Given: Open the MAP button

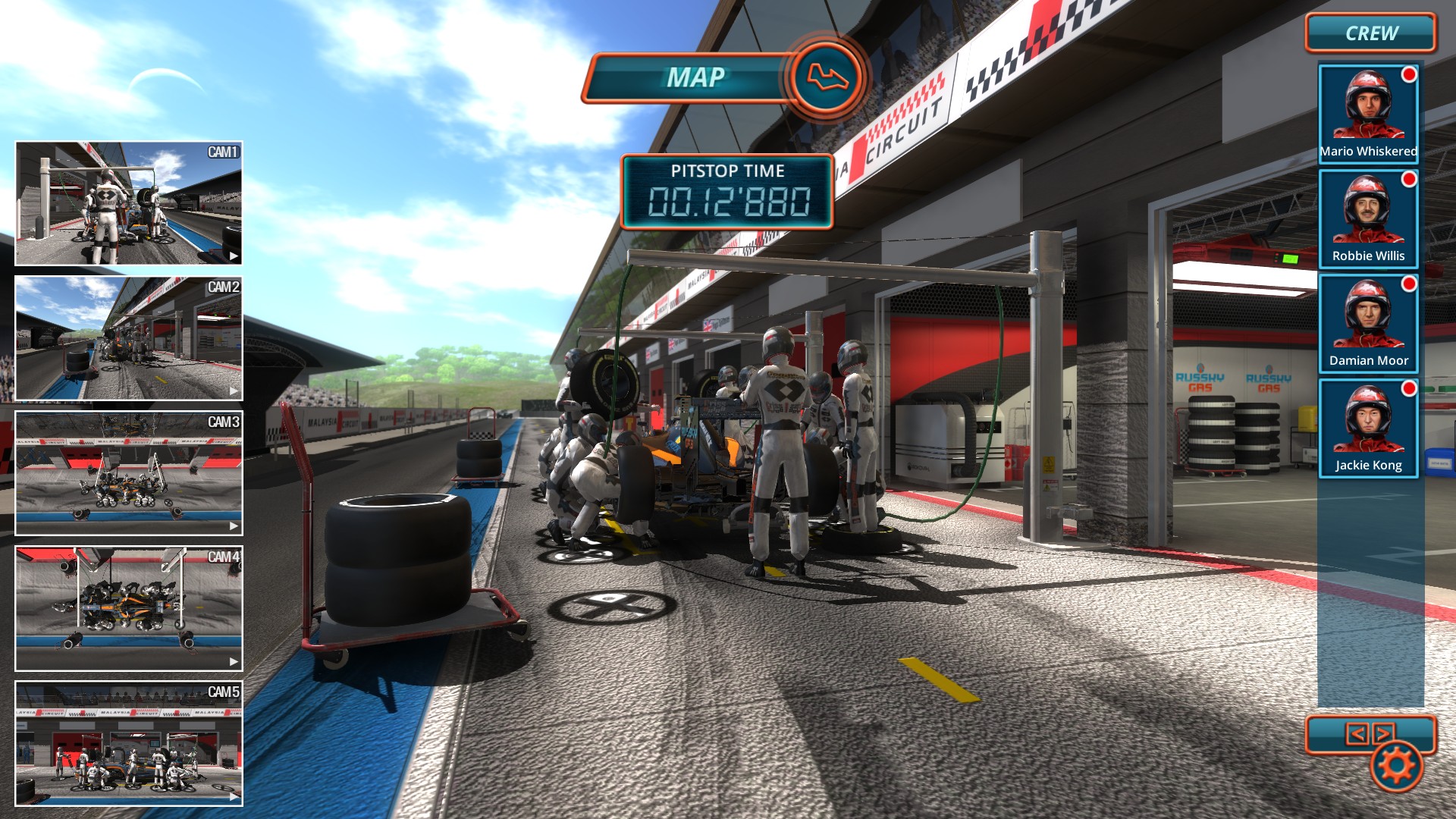Looking at the screenshot, I should click(x=724, y=77).
